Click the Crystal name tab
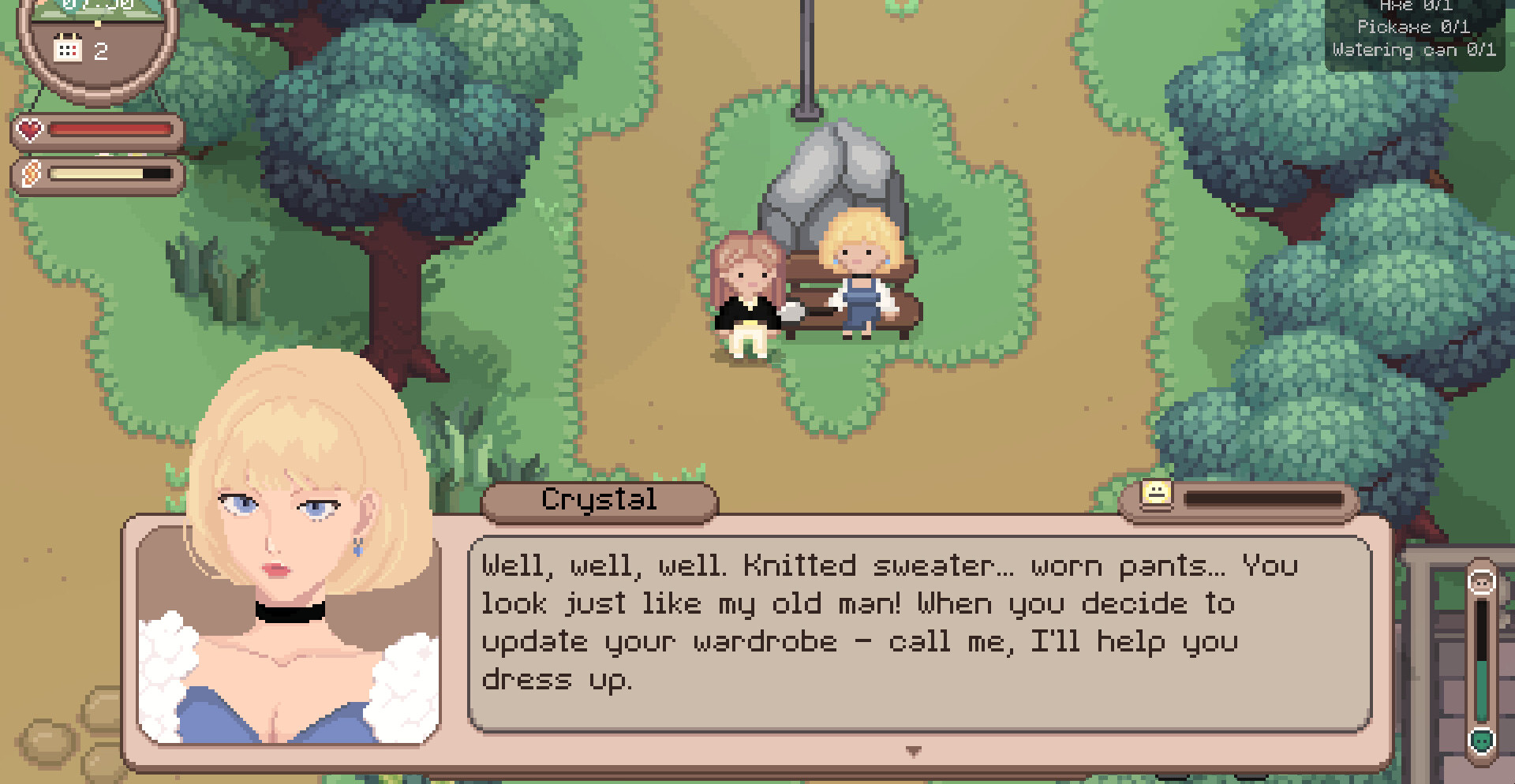 coord(599,500)
